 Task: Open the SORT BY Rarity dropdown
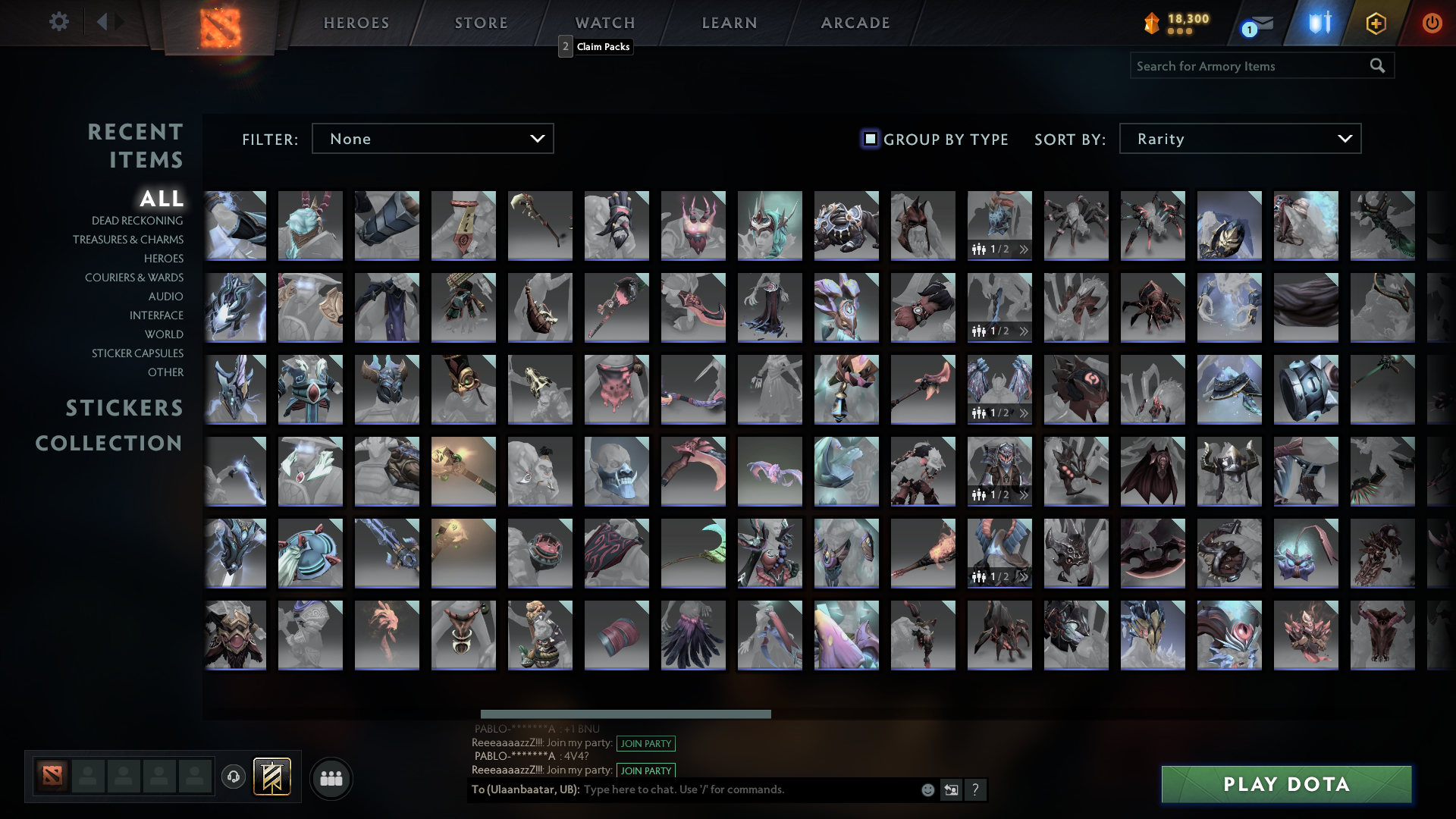pos(1240,138)
